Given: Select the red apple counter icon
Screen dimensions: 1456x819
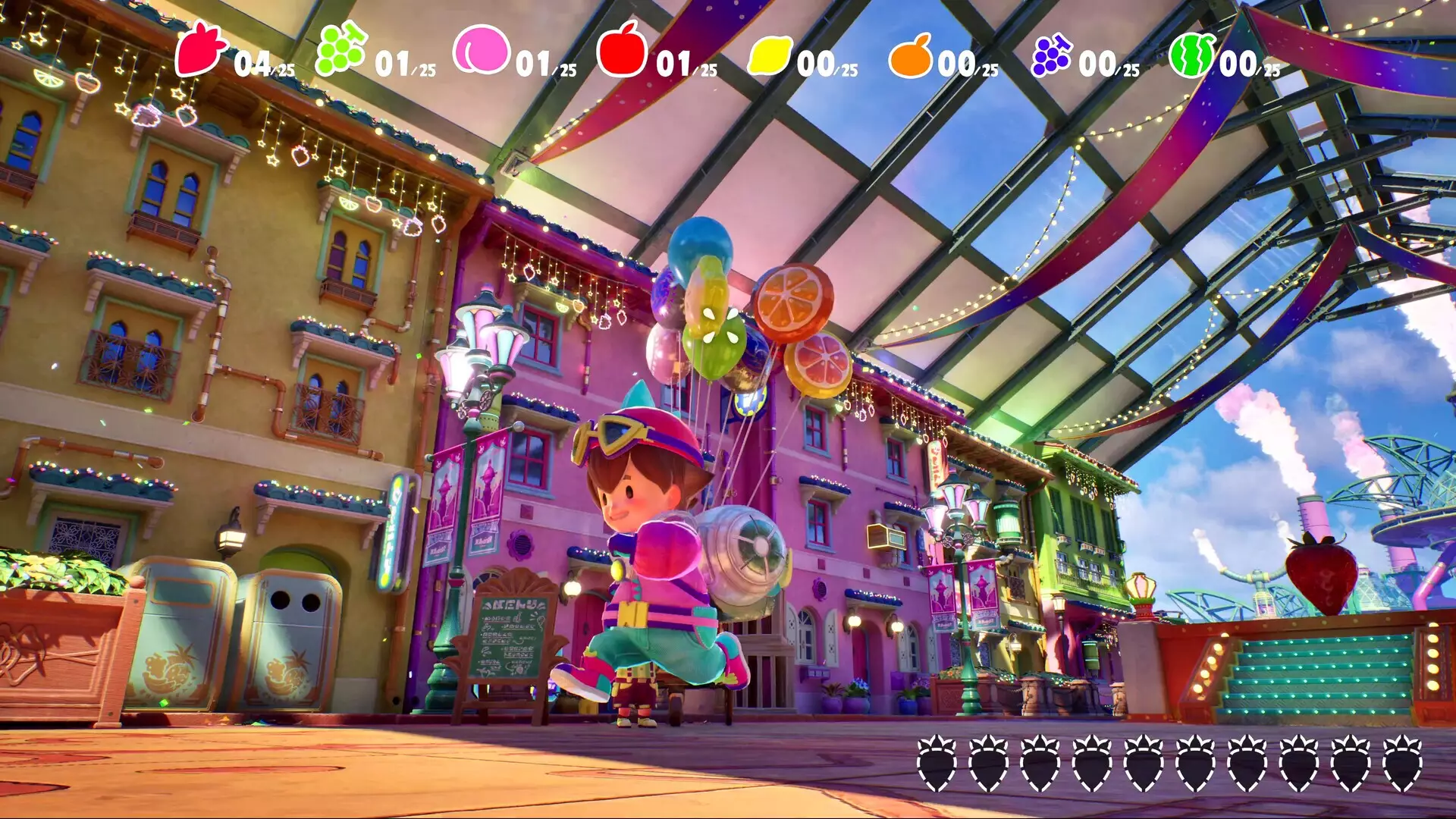Looking at the screenshot, I should click(x=622, y=50).
